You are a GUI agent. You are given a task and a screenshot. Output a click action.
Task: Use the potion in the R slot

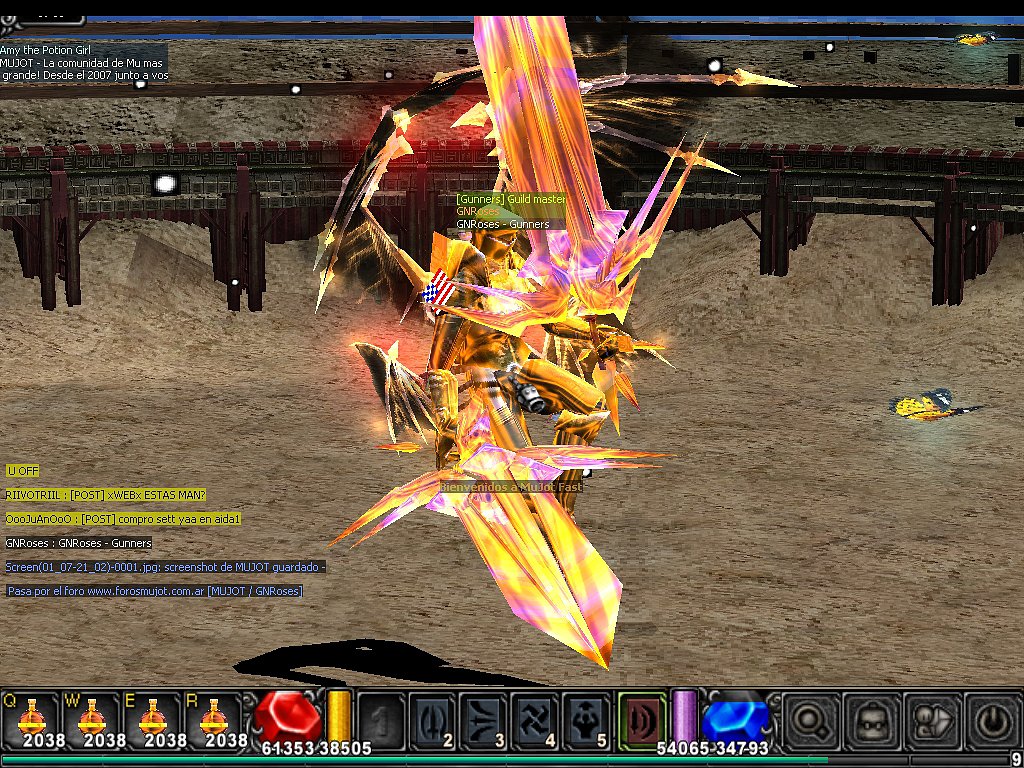(x=212, y=718)
